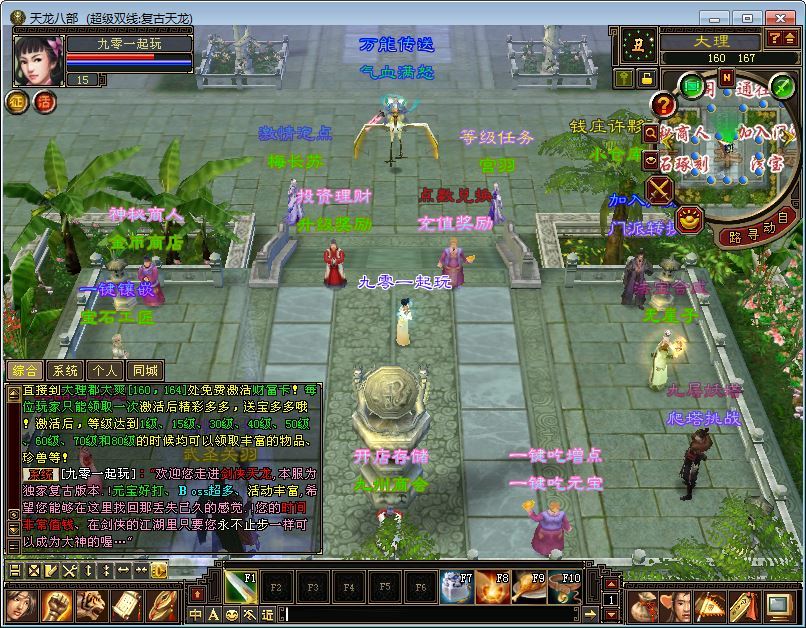Click the green sword orb on minimap
This screenshot has width=806, height=628.
(x=781, y=86)
